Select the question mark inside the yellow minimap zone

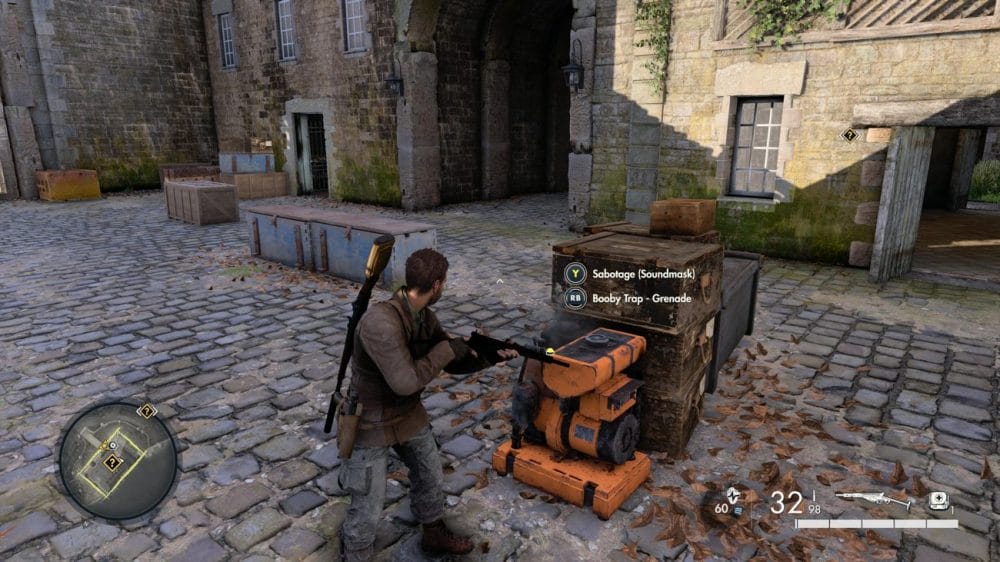pos(112,462)
